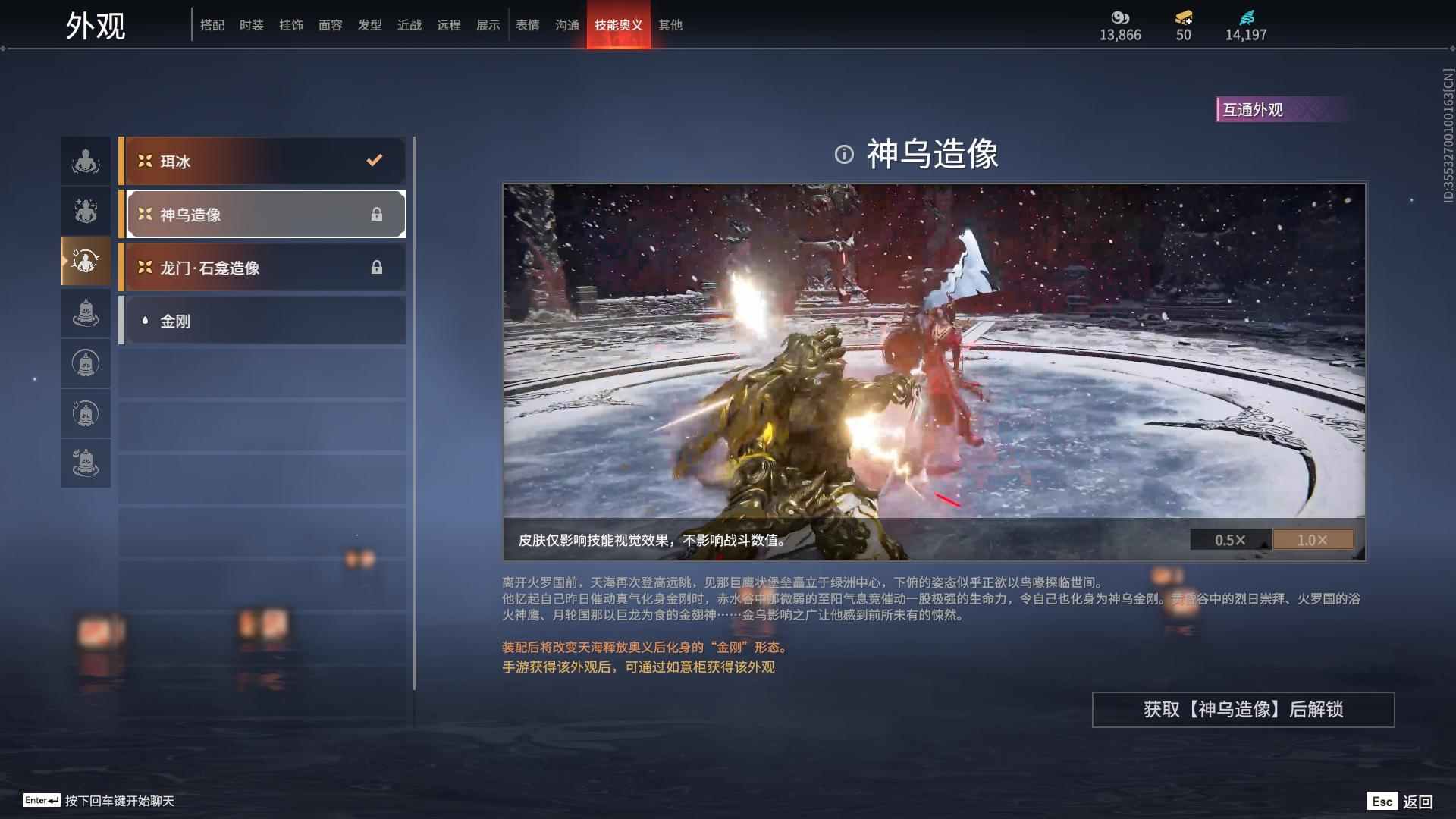The width and height of the screenshot is (1456, 819).
Task: Open the 表情 menu tab
Action: [528, 25]
